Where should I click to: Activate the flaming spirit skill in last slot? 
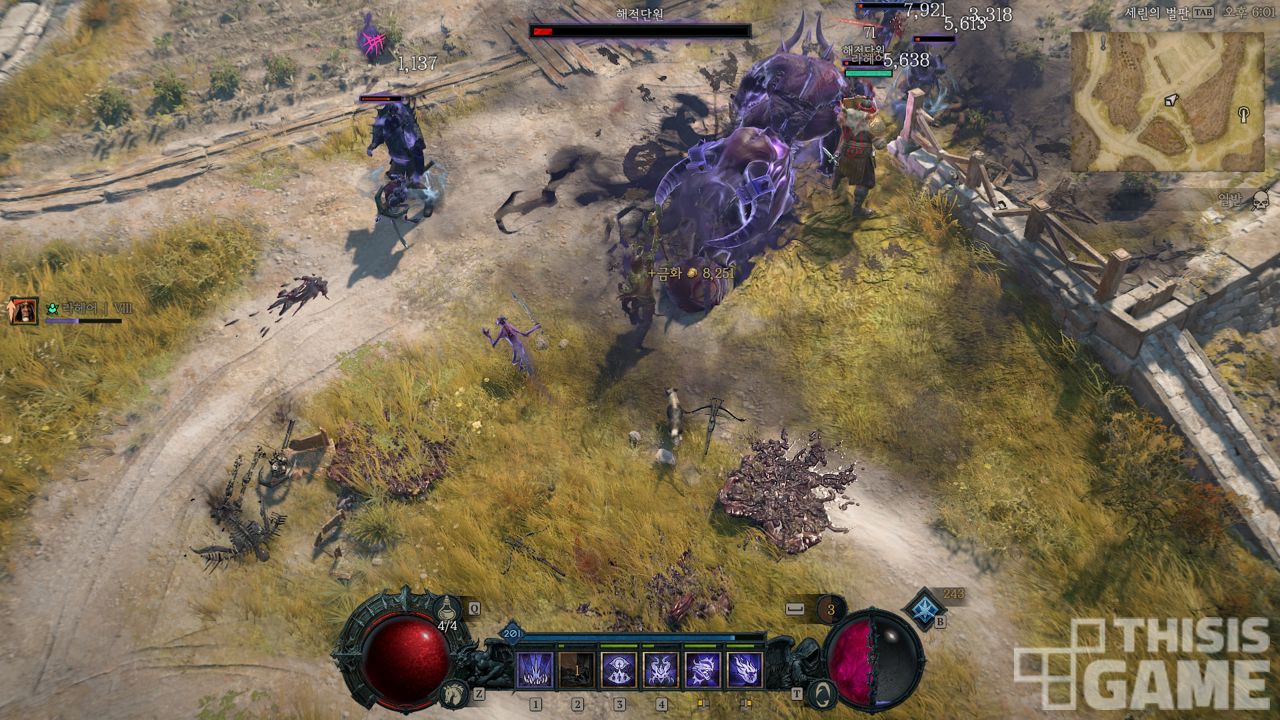coord(745,669)
